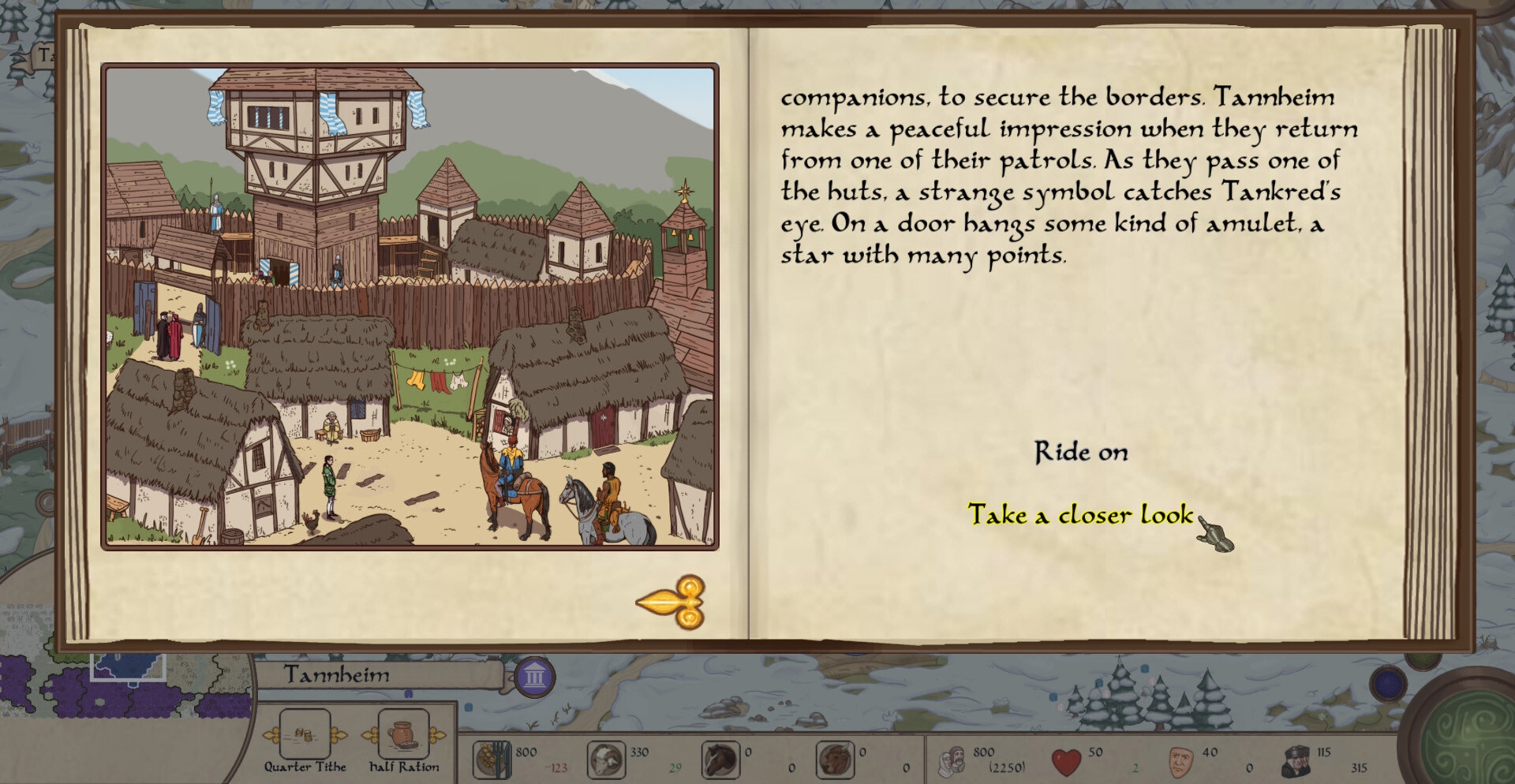1515x784 pixels.
Task: Click the Quarter Tithe coins icon
Action: click(305, 734)
